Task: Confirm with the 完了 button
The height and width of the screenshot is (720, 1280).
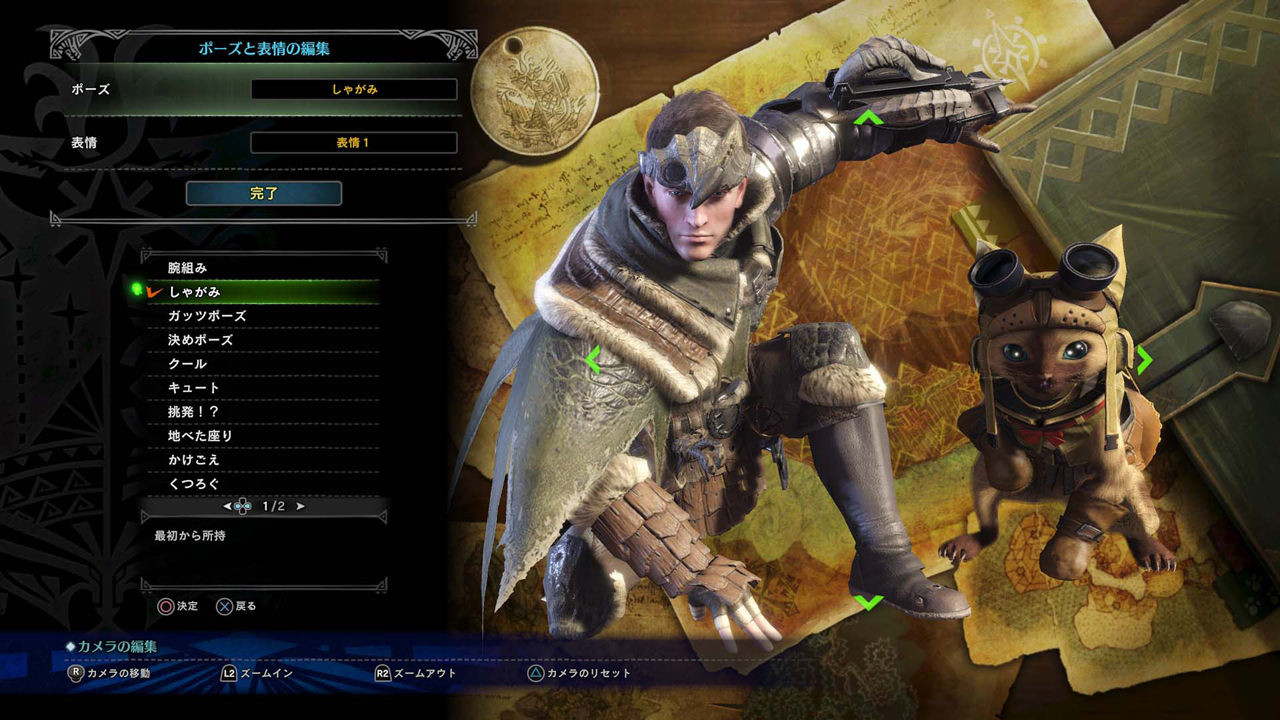Action: point(264,194)
